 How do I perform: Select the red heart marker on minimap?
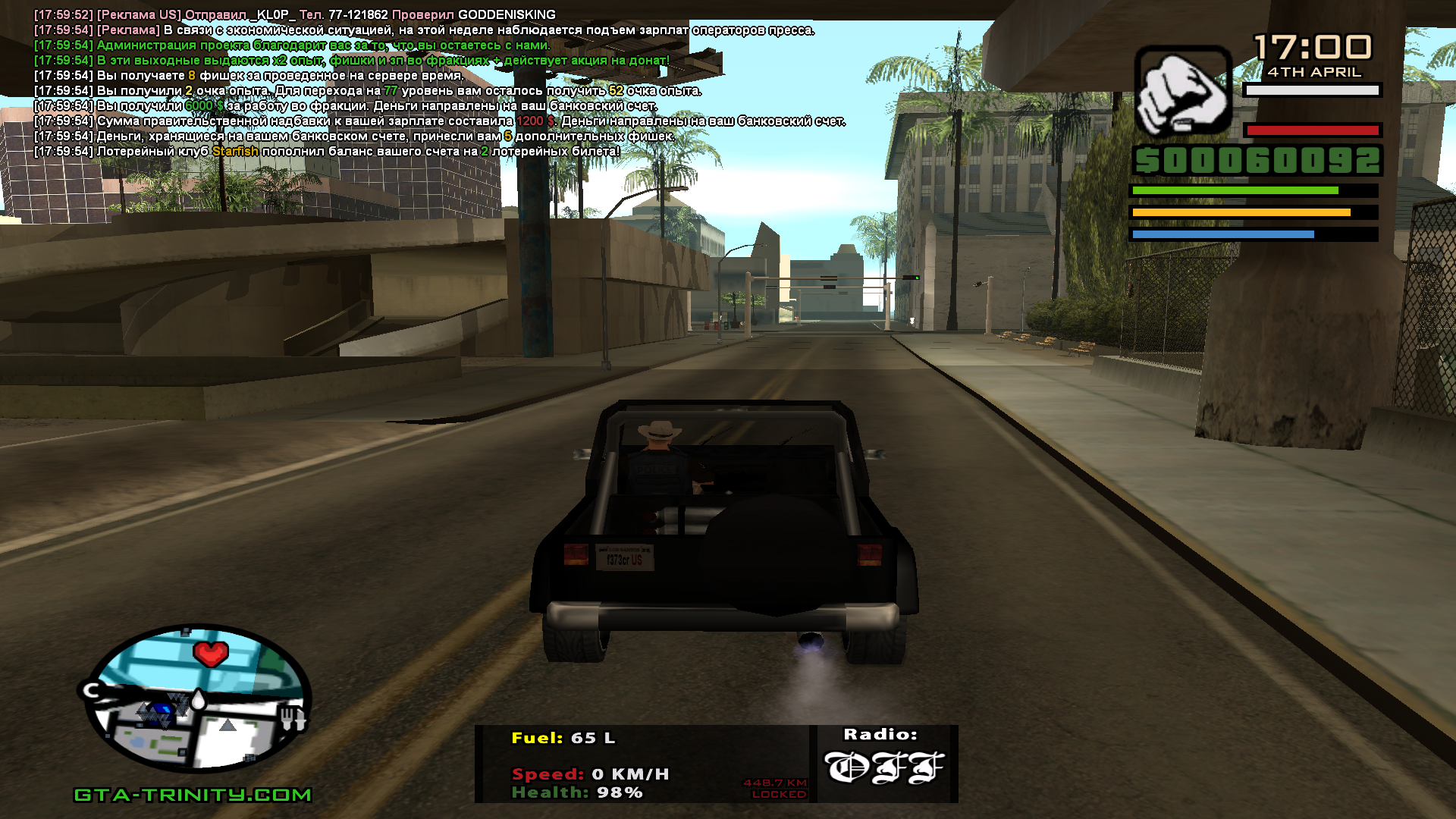pos(211,652)
